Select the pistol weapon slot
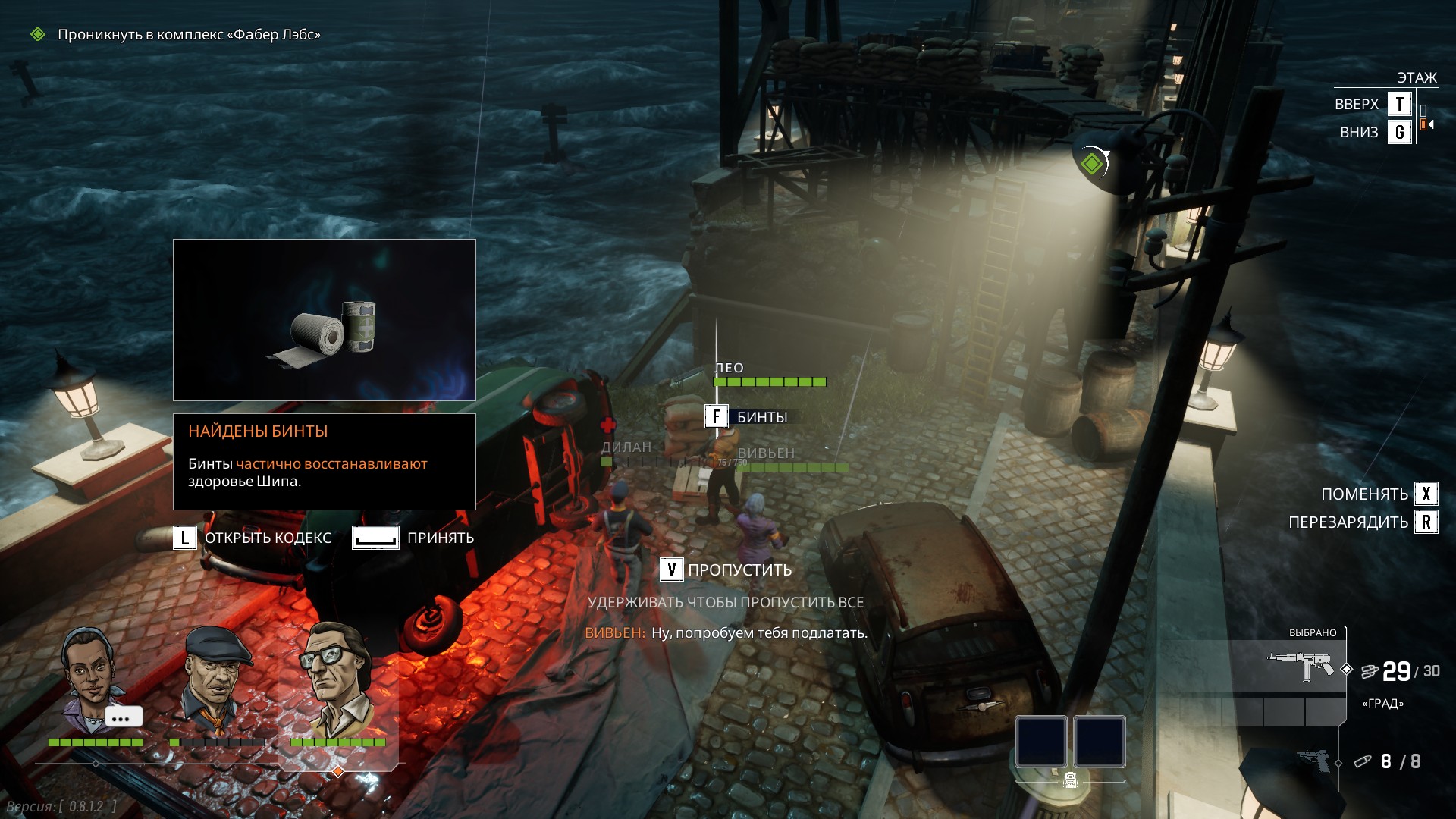 pyautogui.click(x=1316, y=761)
